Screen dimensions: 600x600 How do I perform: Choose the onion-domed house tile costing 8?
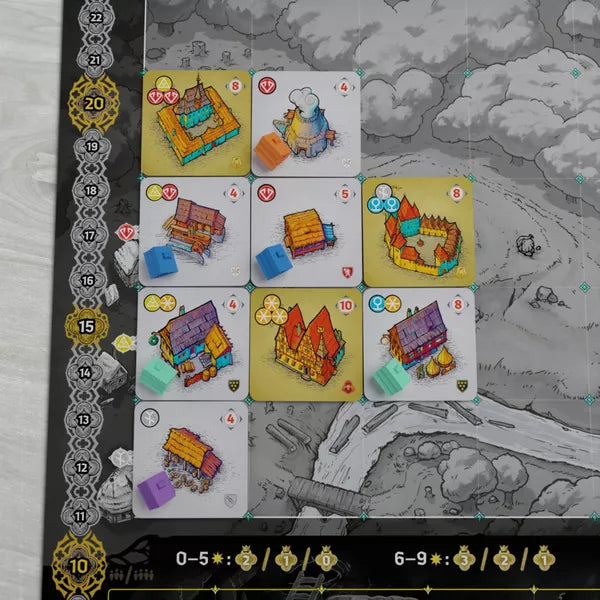(x=419, y=343)
